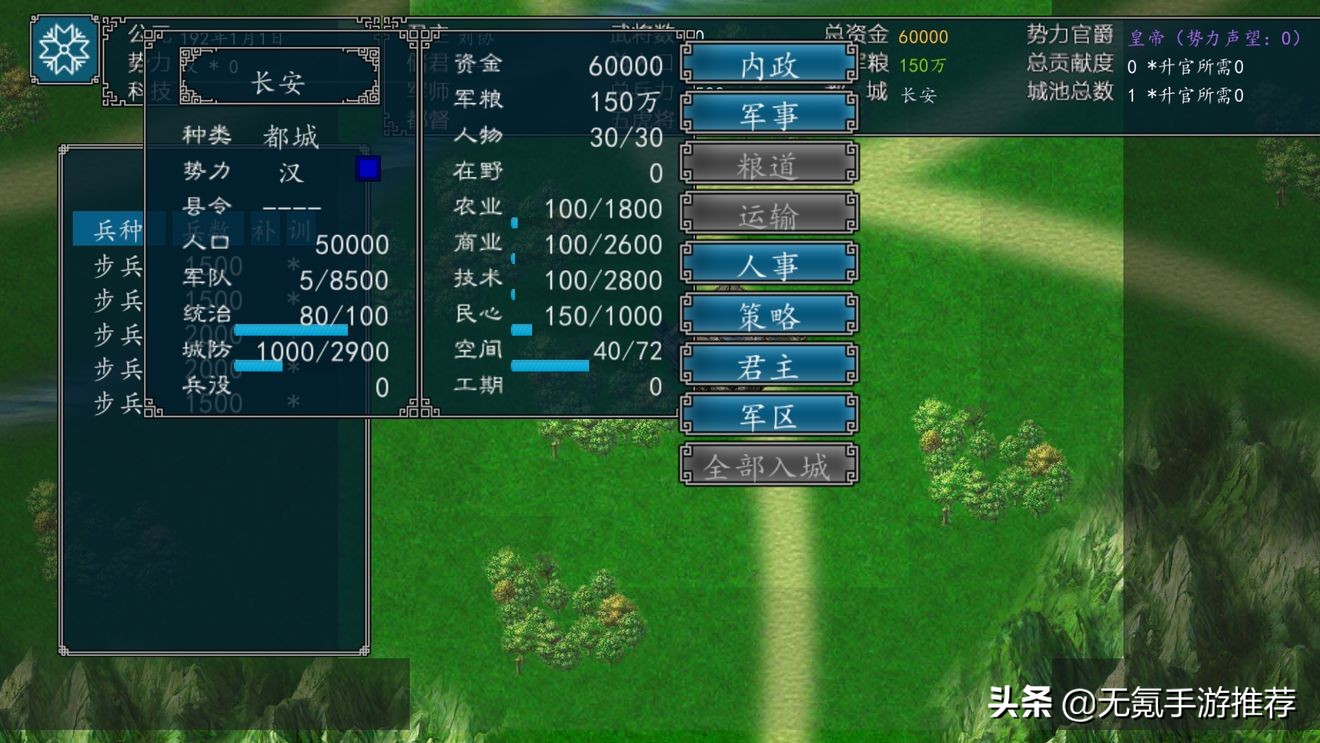Select the 长安 city name title

pos(279,80)
